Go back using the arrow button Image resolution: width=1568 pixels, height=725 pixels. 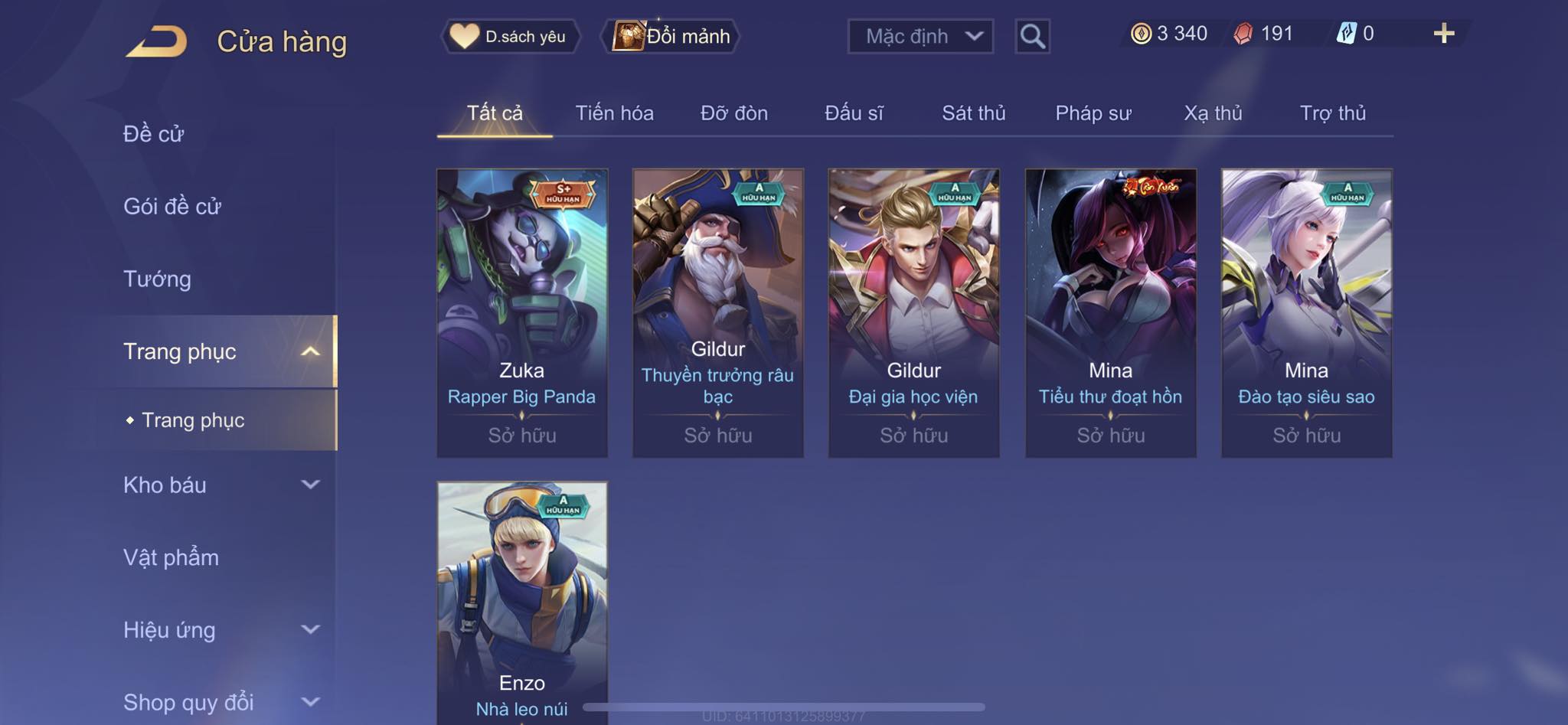pos(157,41)
